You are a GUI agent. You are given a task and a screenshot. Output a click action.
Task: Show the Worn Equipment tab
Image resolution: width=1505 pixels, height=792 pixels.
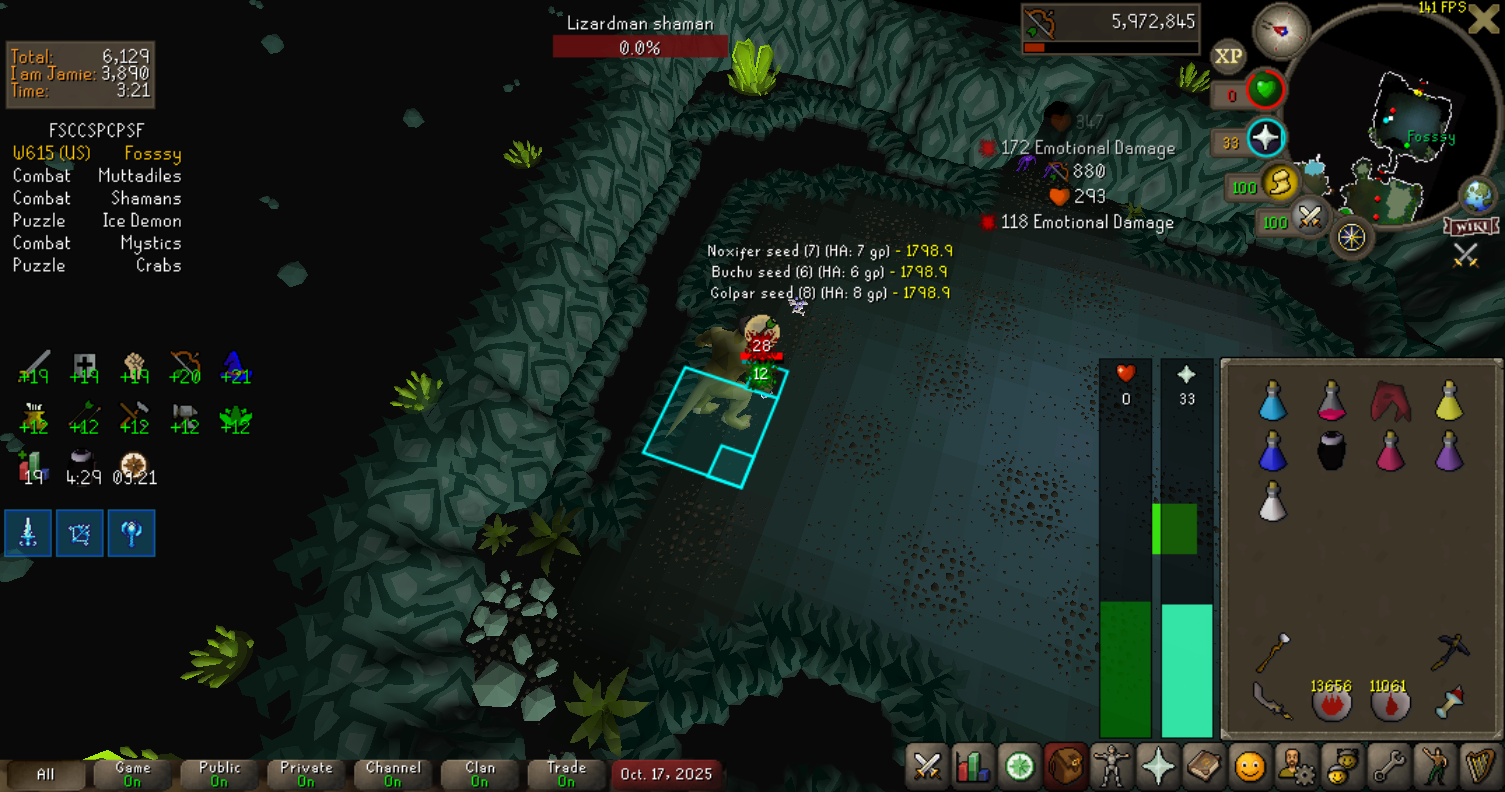point(1111,767)
